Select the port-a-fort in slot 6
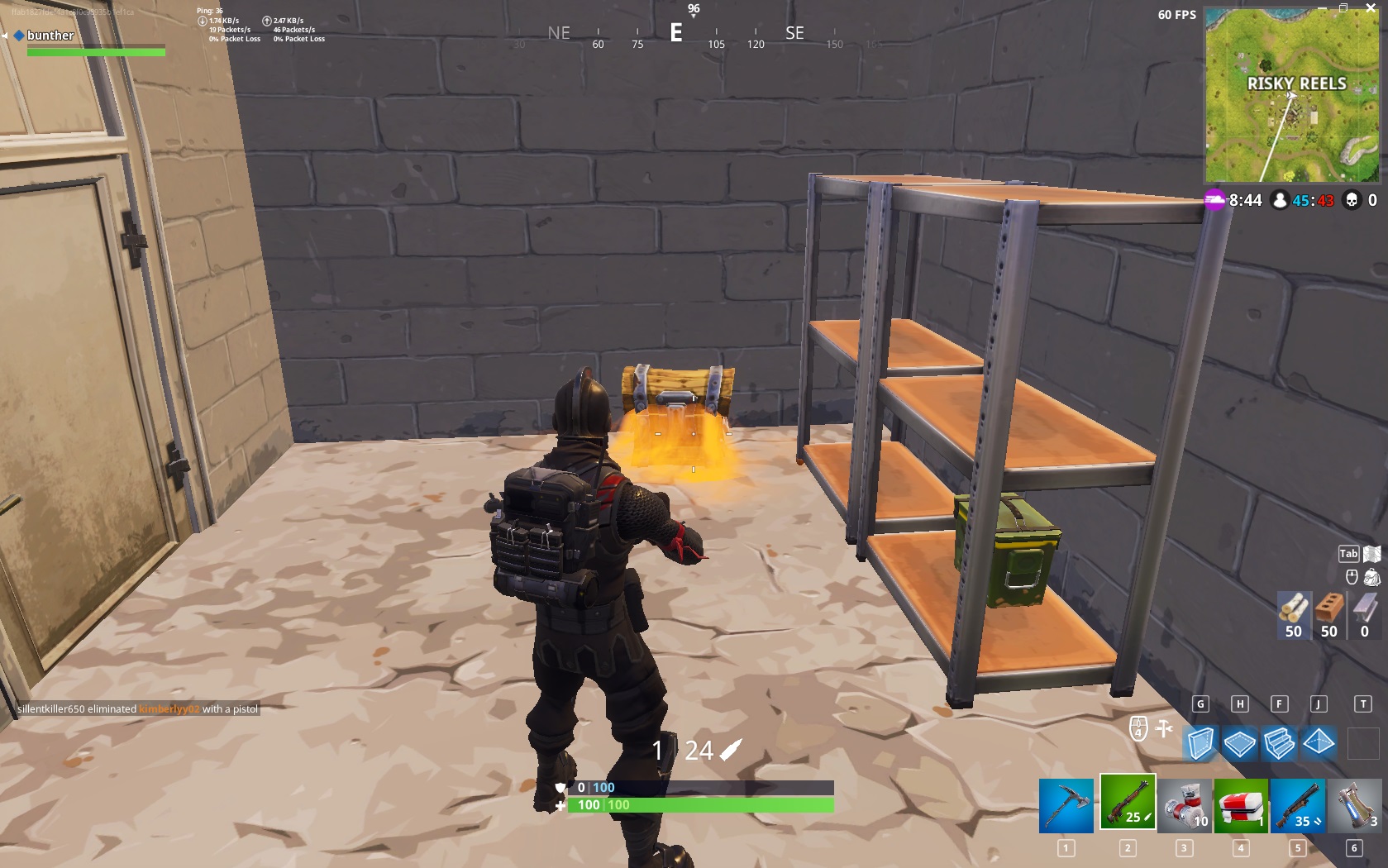 pyautogui.click(x=1355, y=806)
